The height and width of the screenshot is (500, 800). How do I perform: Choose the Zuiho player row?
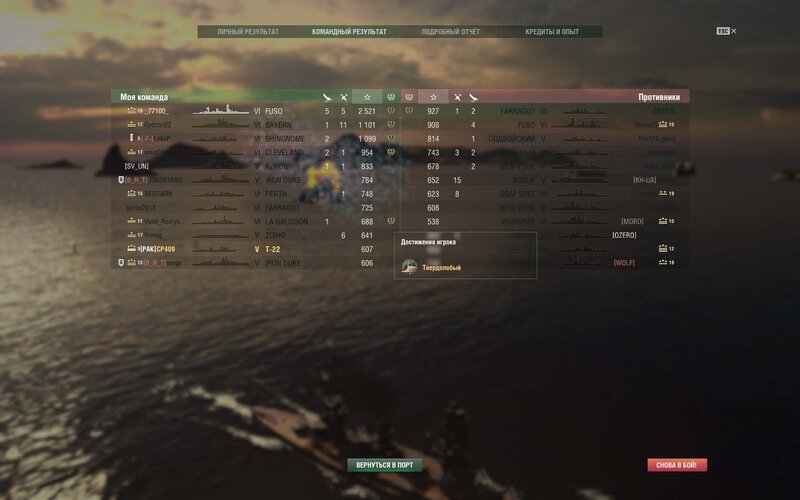pos(240,235)
